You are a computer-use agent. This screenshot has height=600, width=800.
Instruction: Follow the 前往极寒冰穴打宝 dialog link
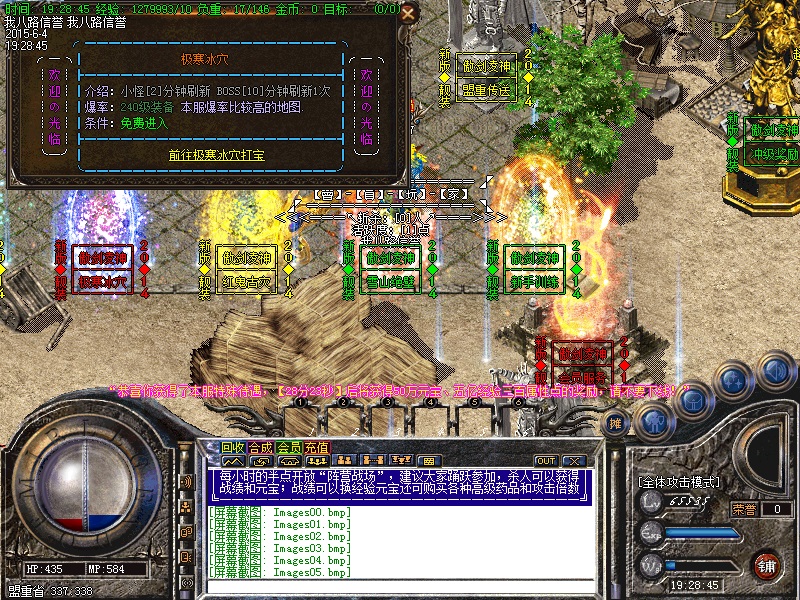[x=211, y=156]
